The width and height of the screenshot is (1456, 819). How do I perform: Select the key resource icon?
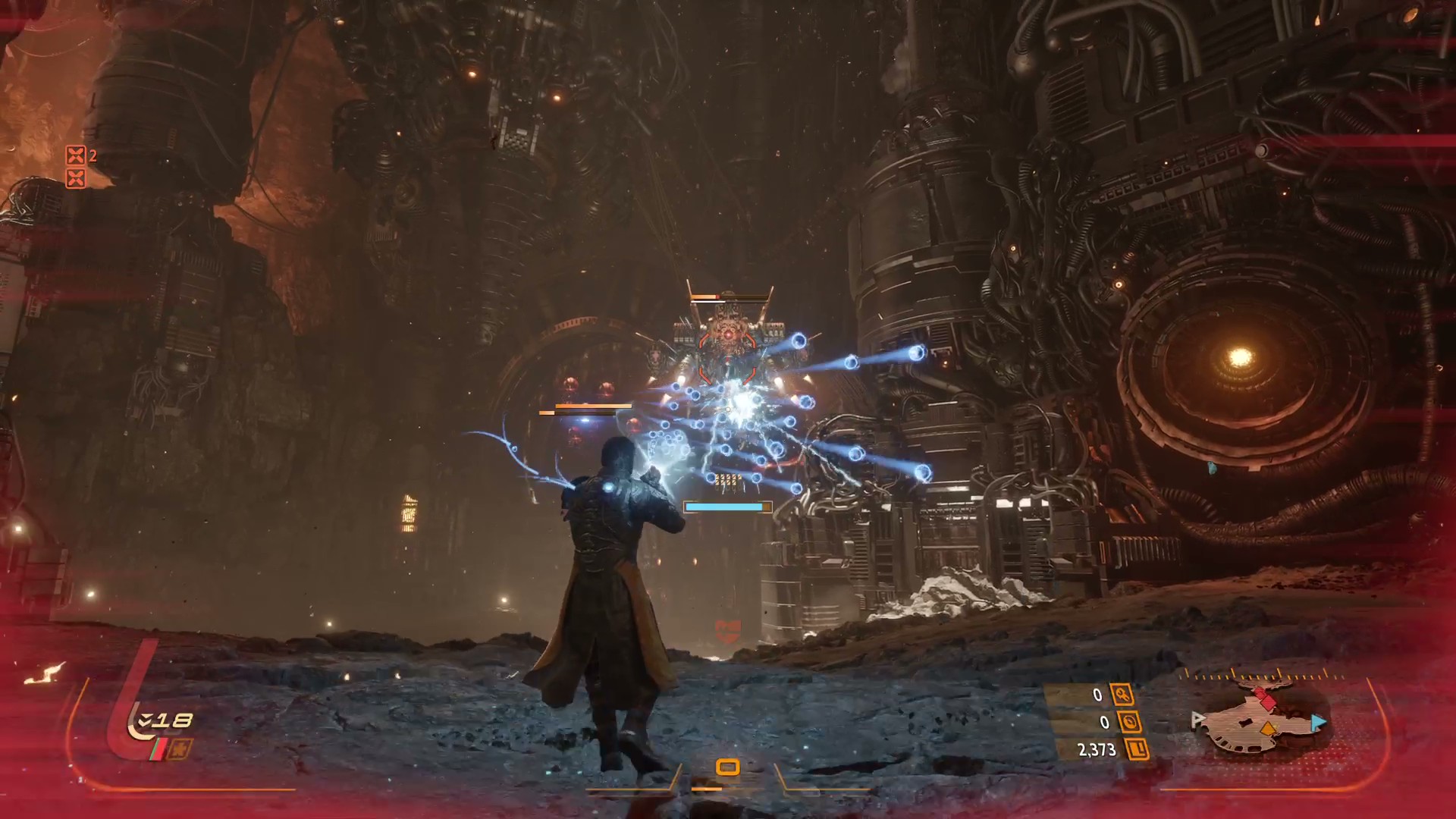(1122, 695)
